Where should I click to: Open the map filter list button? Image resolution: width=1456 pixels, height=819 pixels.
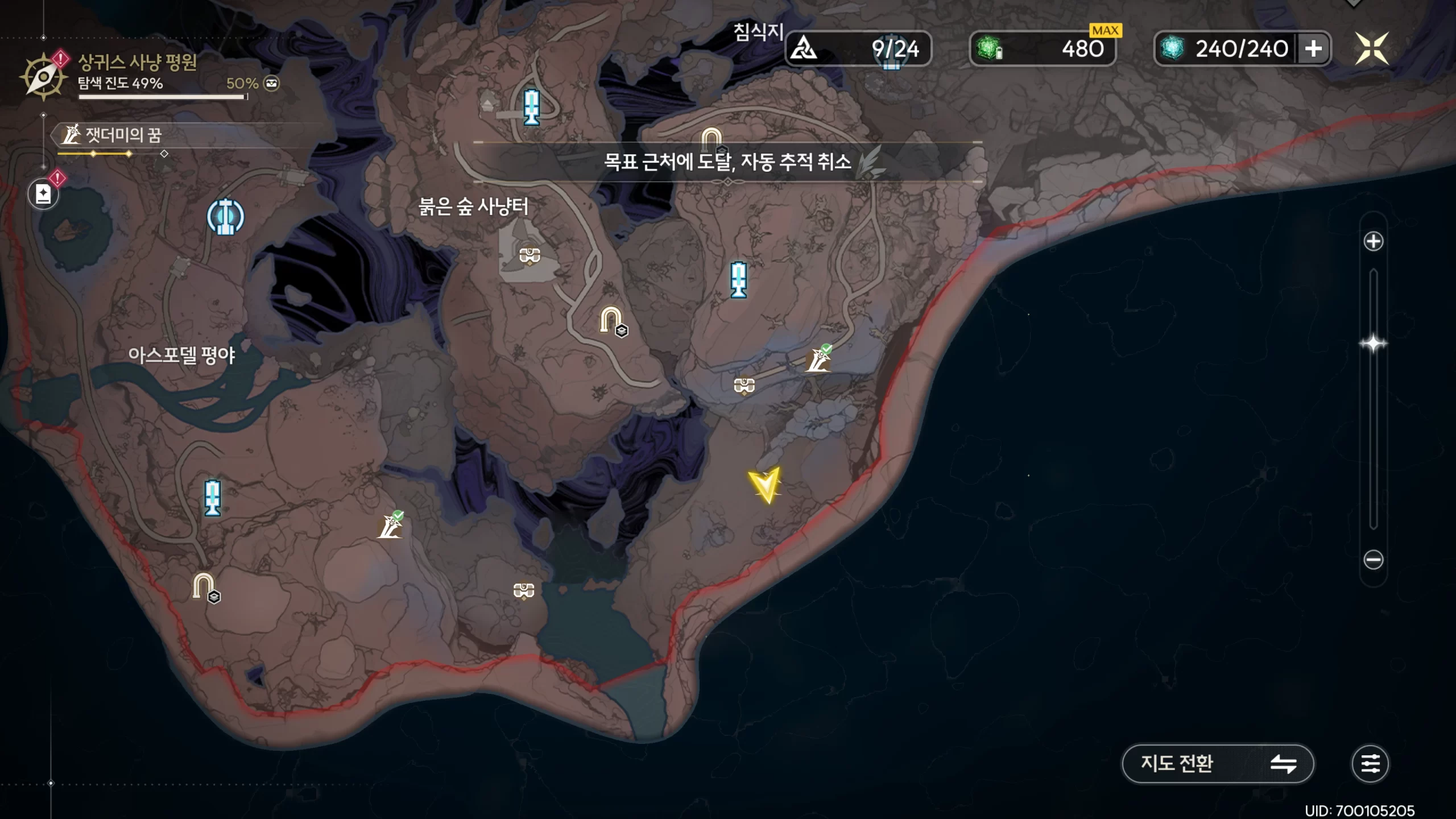pyautogui.click(x=1370, y=763)
